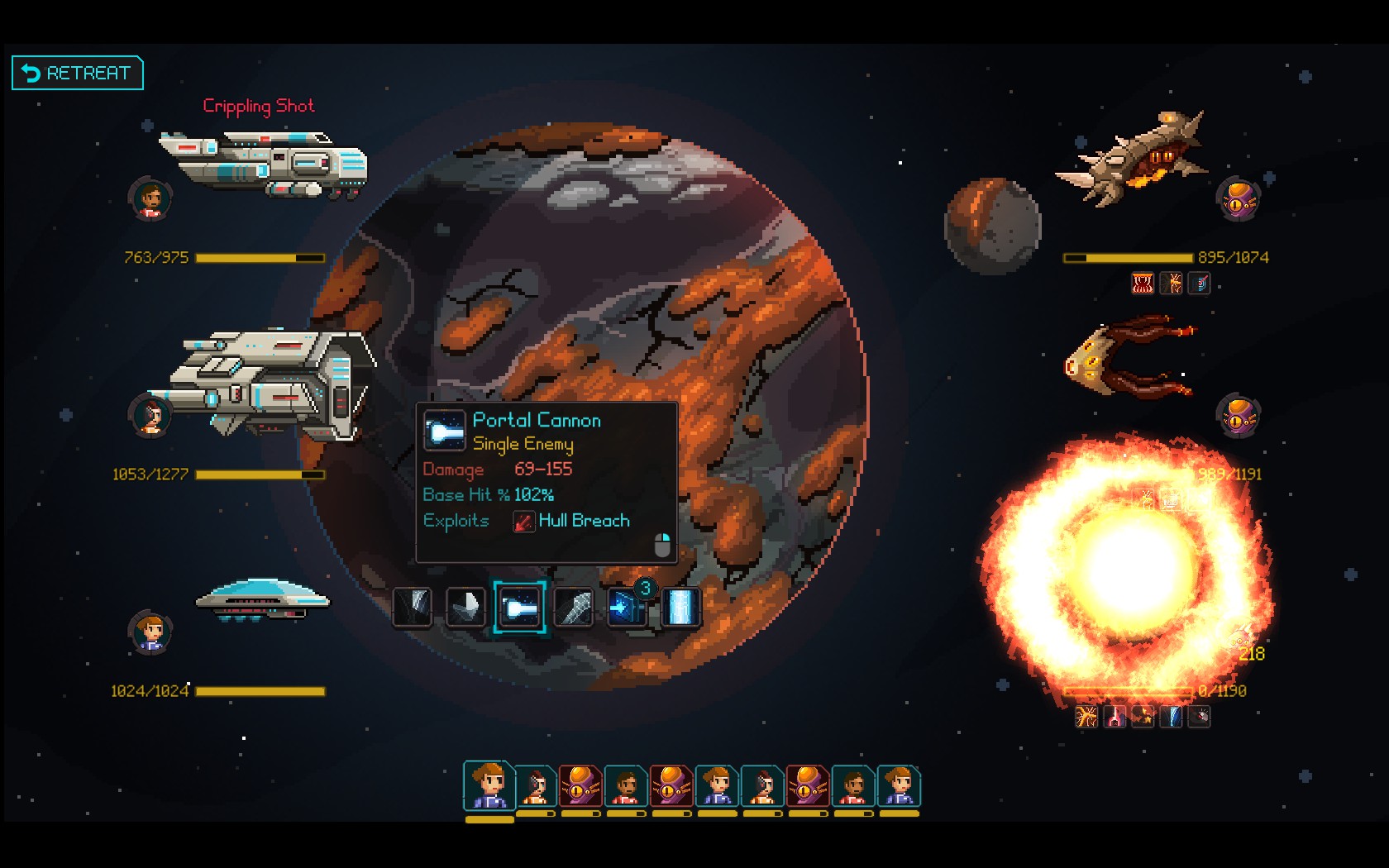This screenshot has width=1389, height=868.
Task: Select the wedge-shaped projectile weapon icon
Action: tap(465, 606)
